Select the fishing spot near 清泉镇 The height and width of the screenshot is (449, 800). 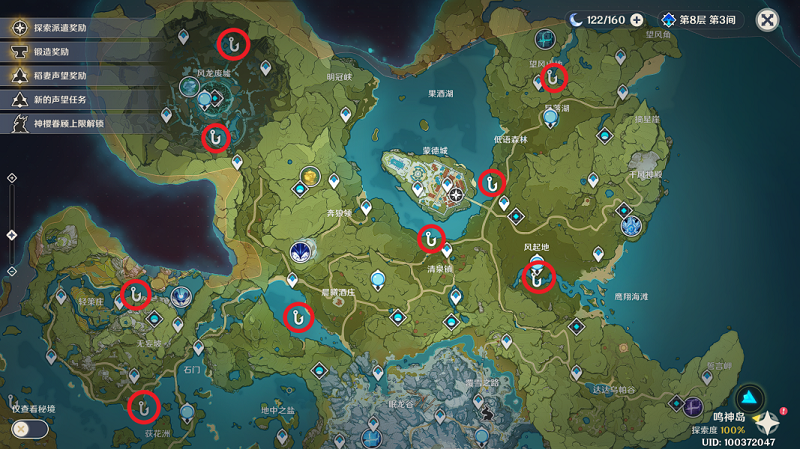(431, 239)
